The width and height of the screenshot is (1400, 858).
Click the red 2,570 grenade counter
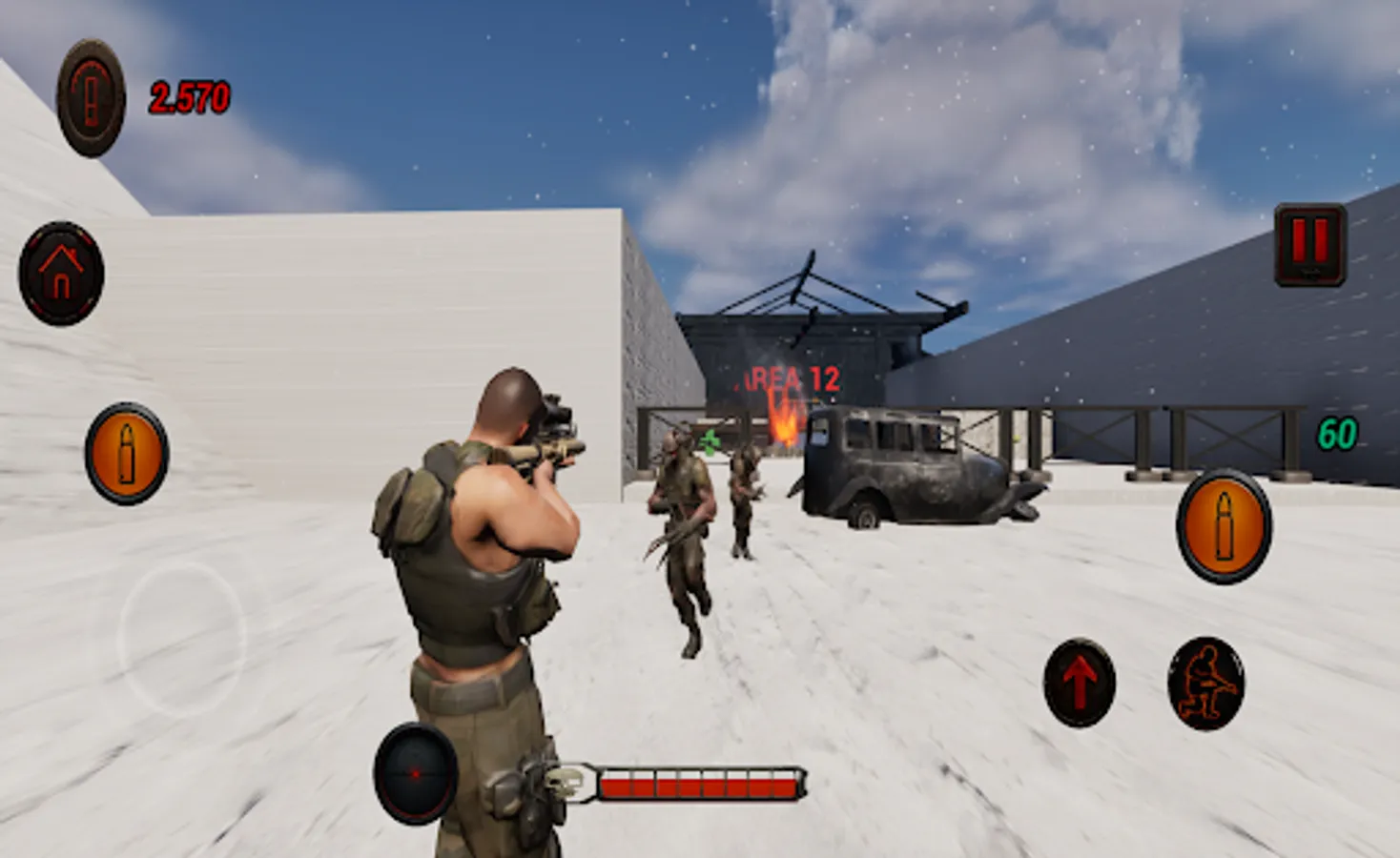point(189,95)
